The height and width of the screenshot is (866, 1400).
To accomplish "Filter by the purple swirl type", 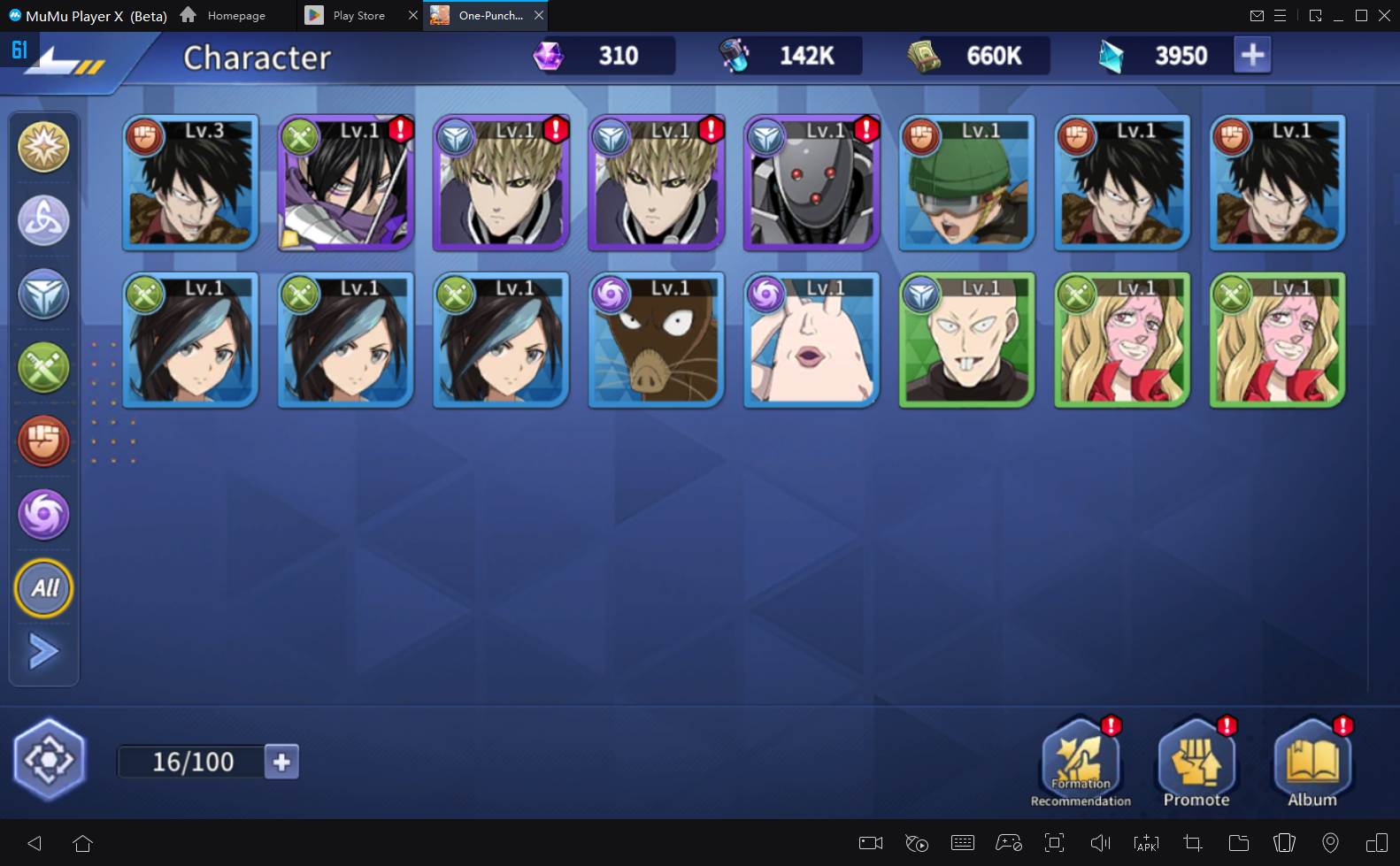I will (x=43, y=514).
